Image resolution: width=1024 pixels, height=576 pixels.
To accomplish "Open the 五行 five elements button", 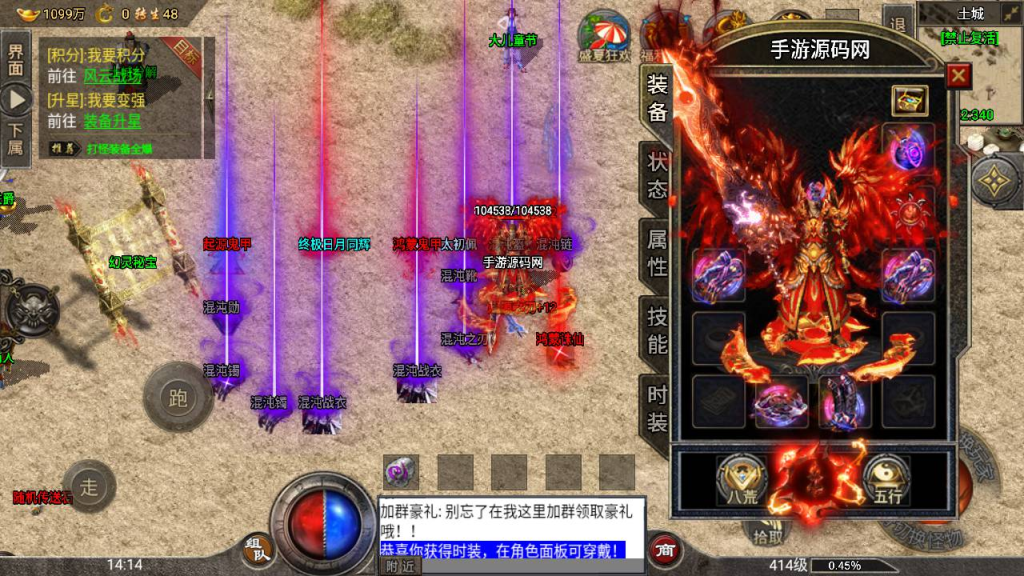I will tap(884, 477).
